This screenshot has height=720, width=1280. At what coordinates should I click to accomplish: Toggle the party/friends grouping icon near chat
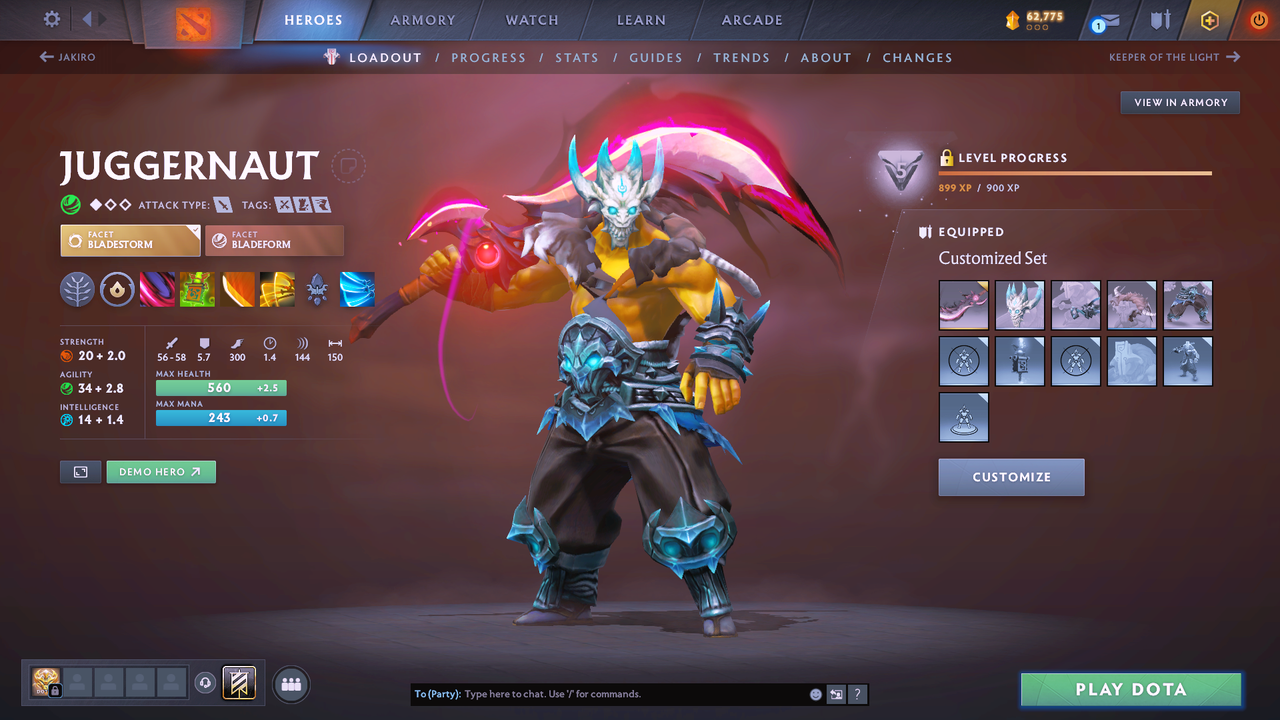pyautogui.click(x=290, y=683)
